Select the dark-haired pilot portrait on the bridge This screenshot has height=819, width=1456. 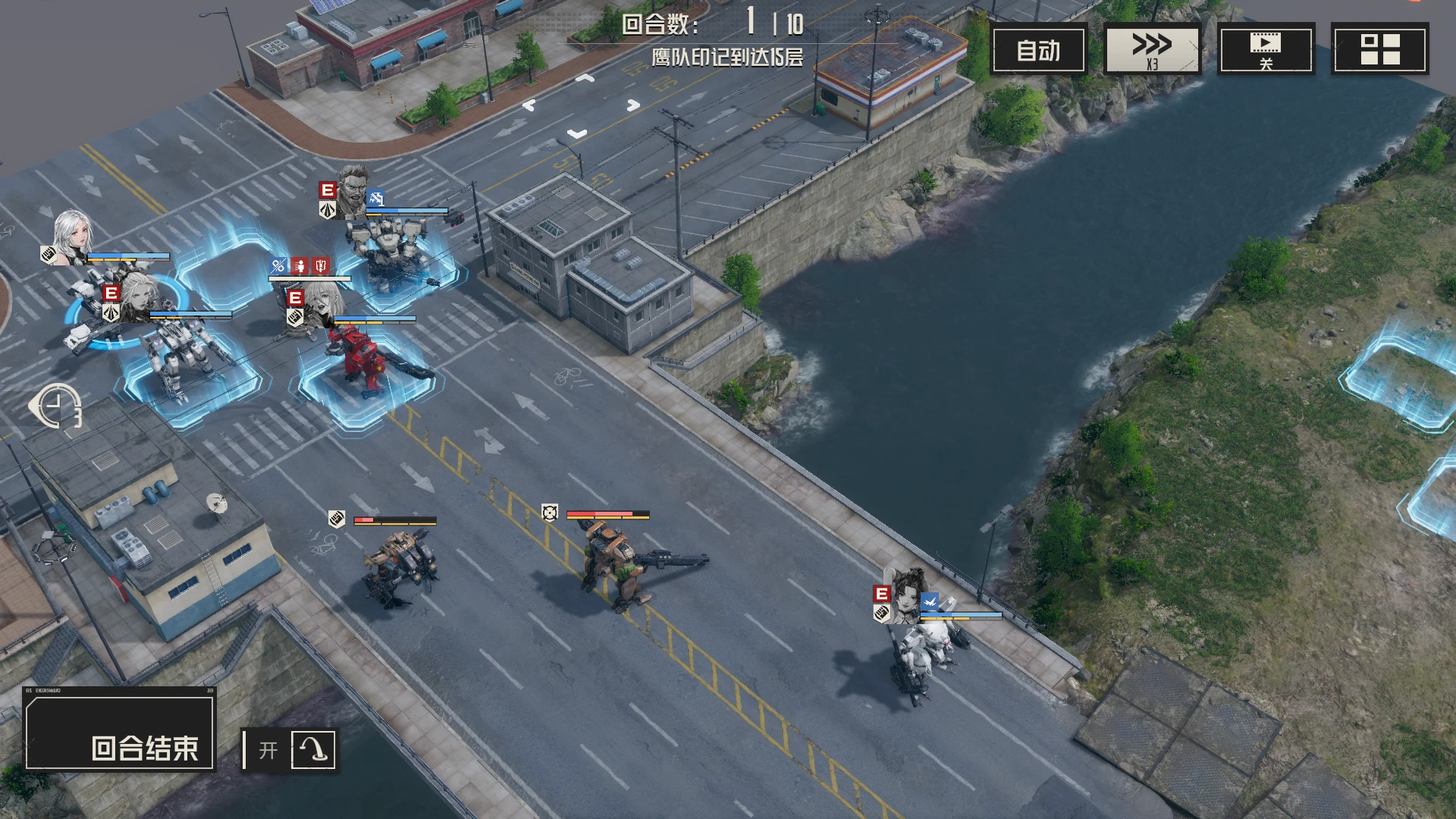pyautogui.click(x=908, y=595)
